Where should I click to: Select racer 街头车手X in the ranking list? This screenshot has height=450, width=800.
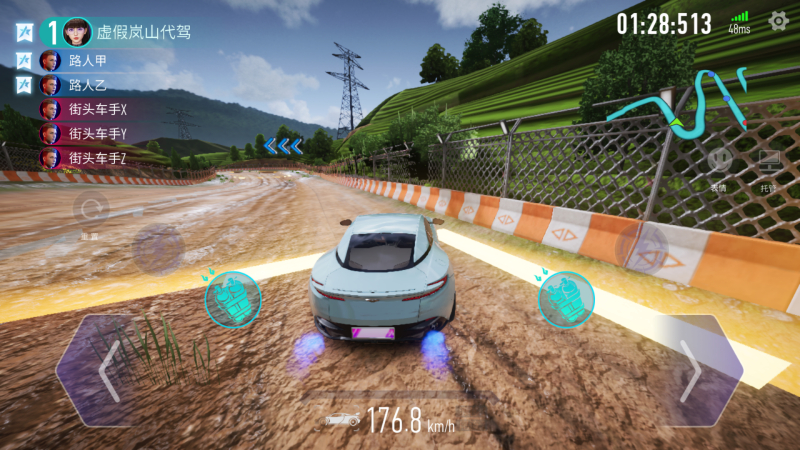(x=95, y=109)
